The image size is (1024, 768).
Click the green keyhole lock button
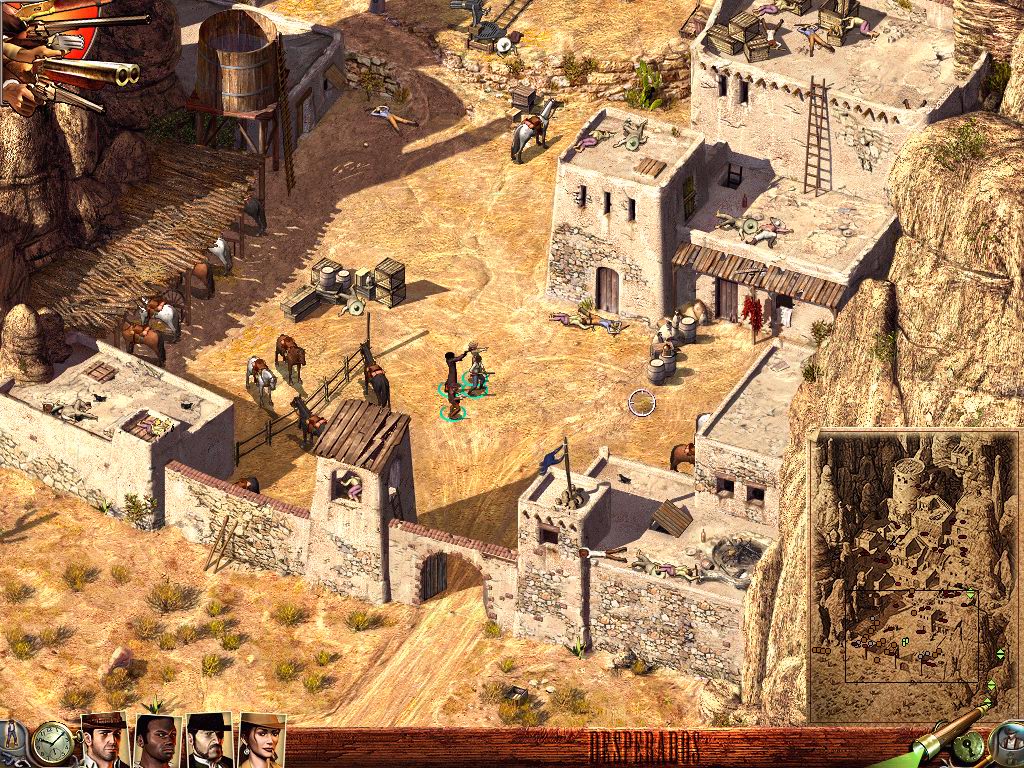[x=969, y=747]
